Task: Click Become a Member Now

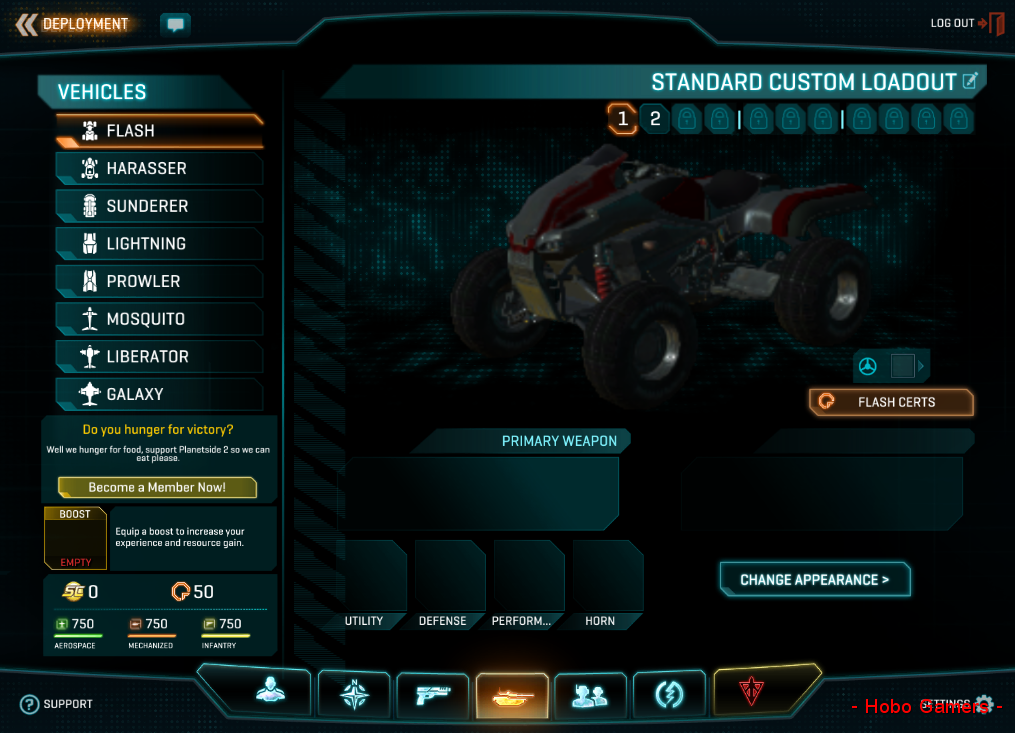Action: coord(157,487)
